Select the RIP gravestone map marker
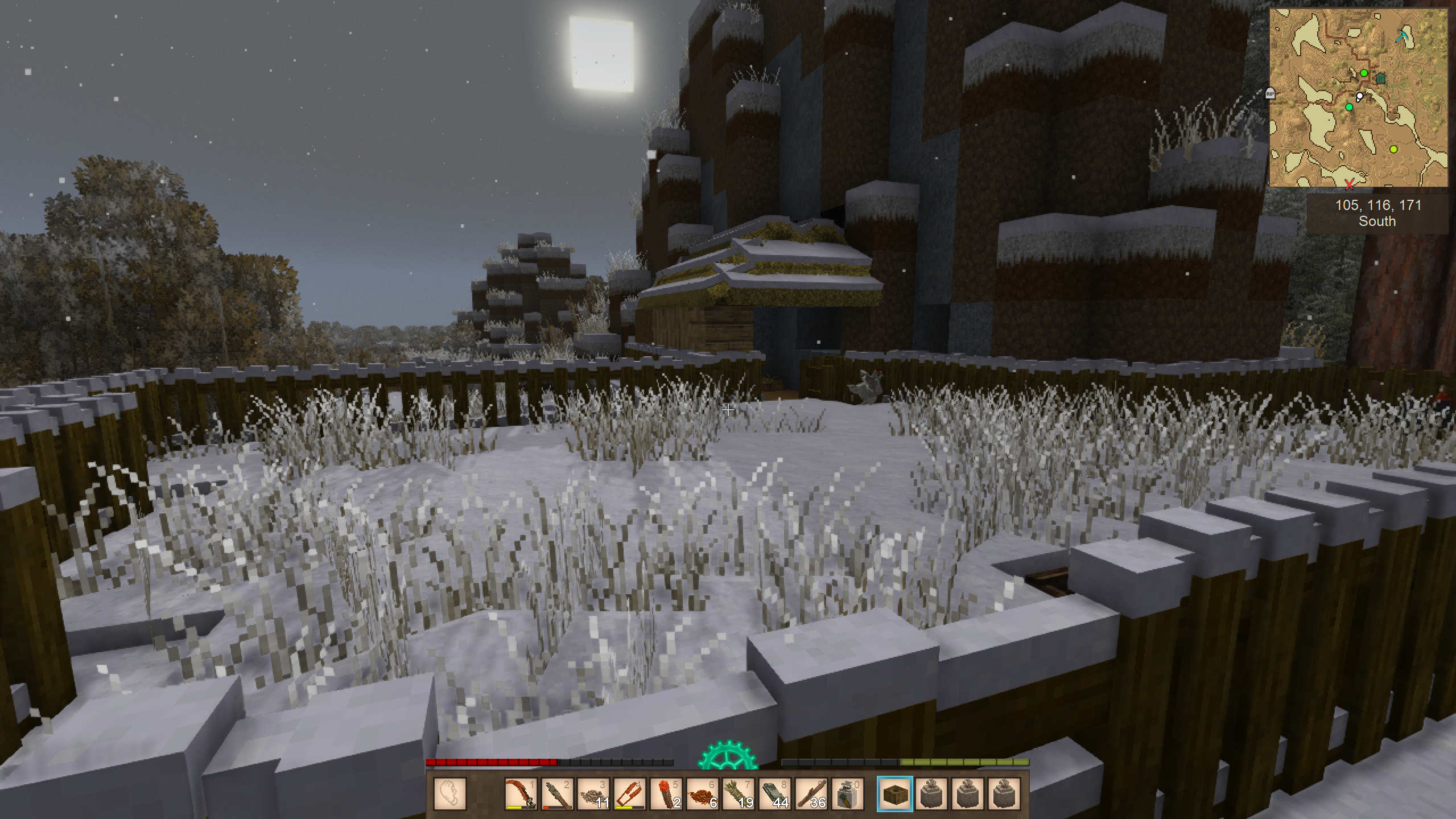Viewport: 1456px width, 819px height. (1271, 93)
